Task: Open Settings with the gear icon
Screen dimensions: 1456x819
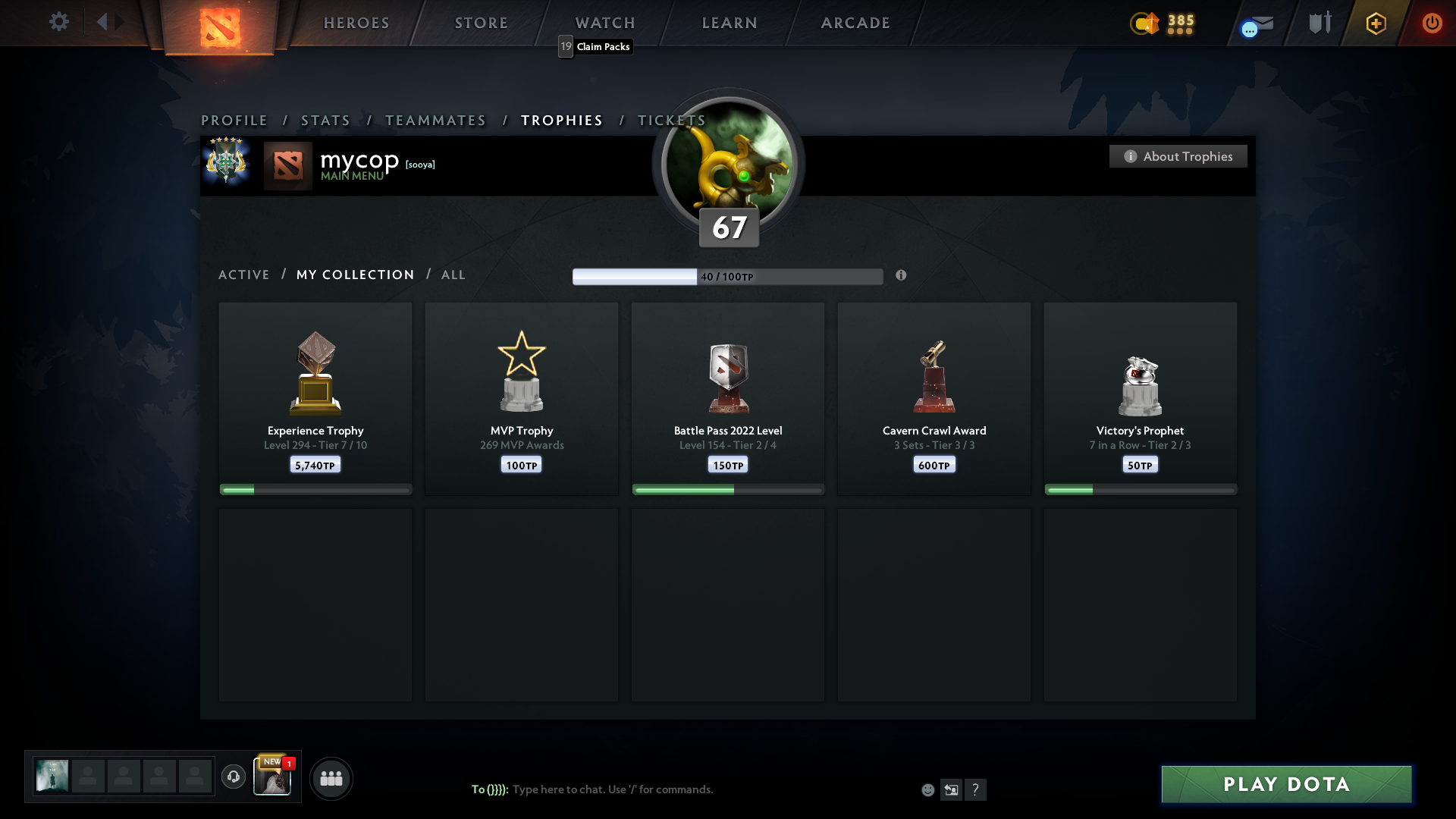Action: coord(59,22)
